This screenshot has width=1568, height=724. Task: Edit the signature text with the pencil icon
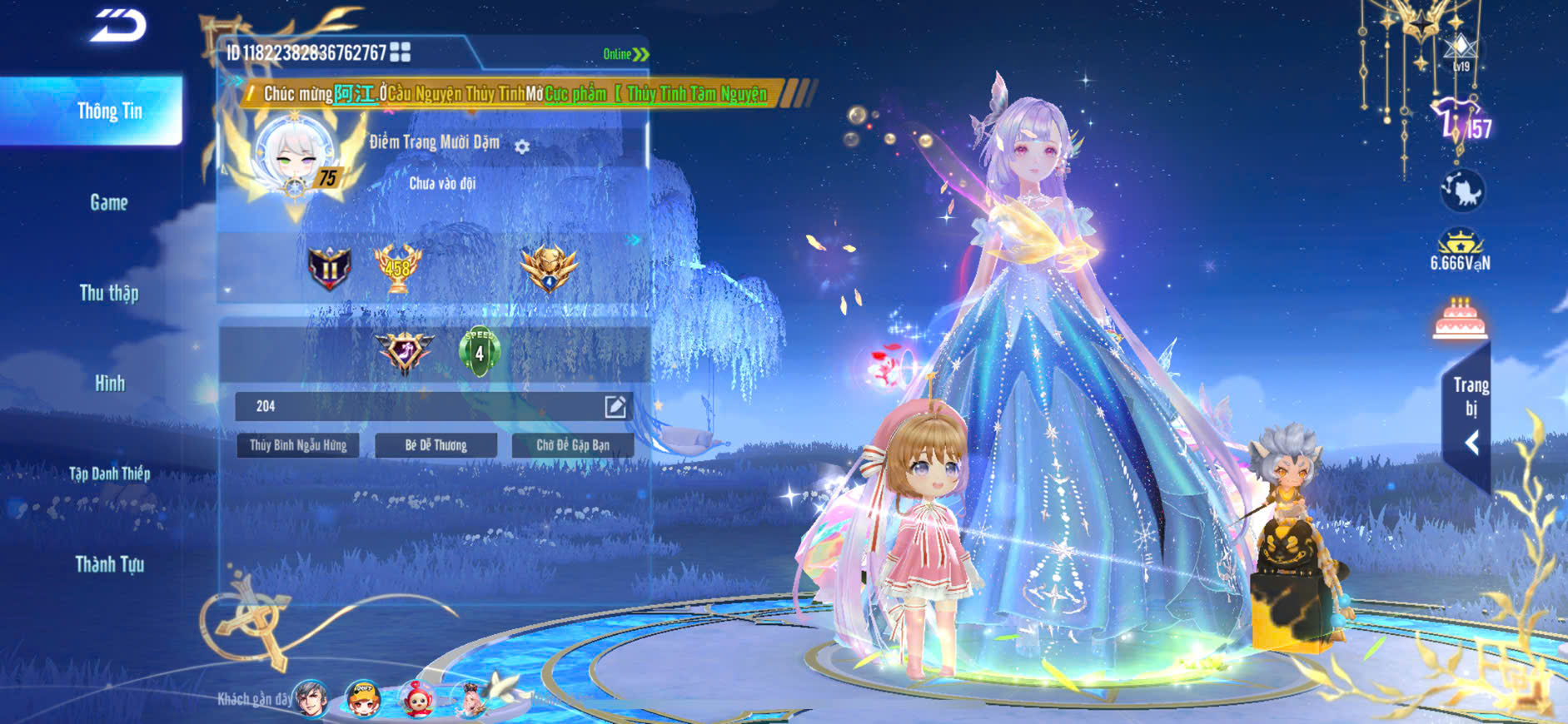pyautogui.click(x=615, y=406)
